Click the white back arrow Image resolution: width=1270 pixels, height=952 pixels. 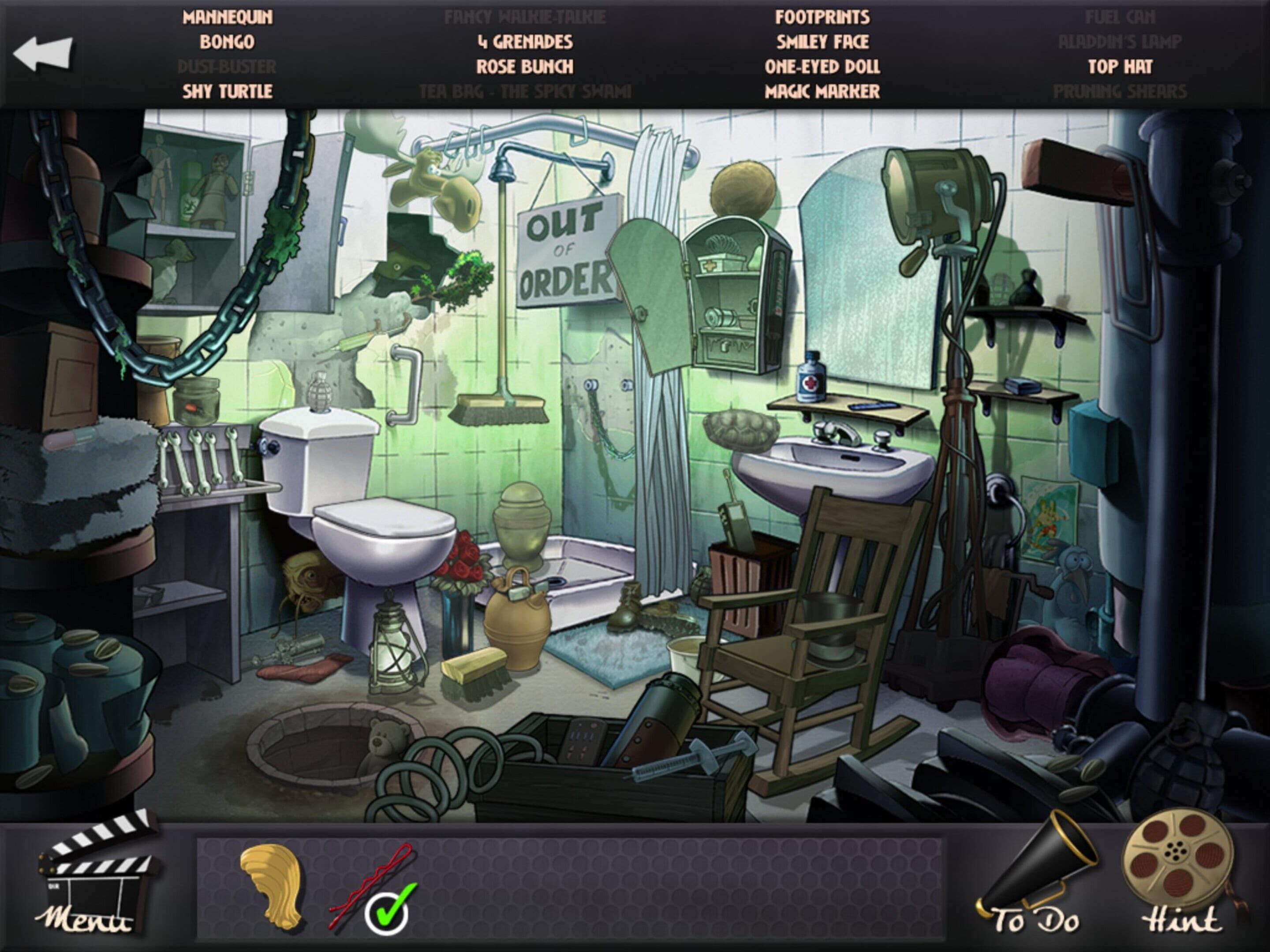click(43, 54)
